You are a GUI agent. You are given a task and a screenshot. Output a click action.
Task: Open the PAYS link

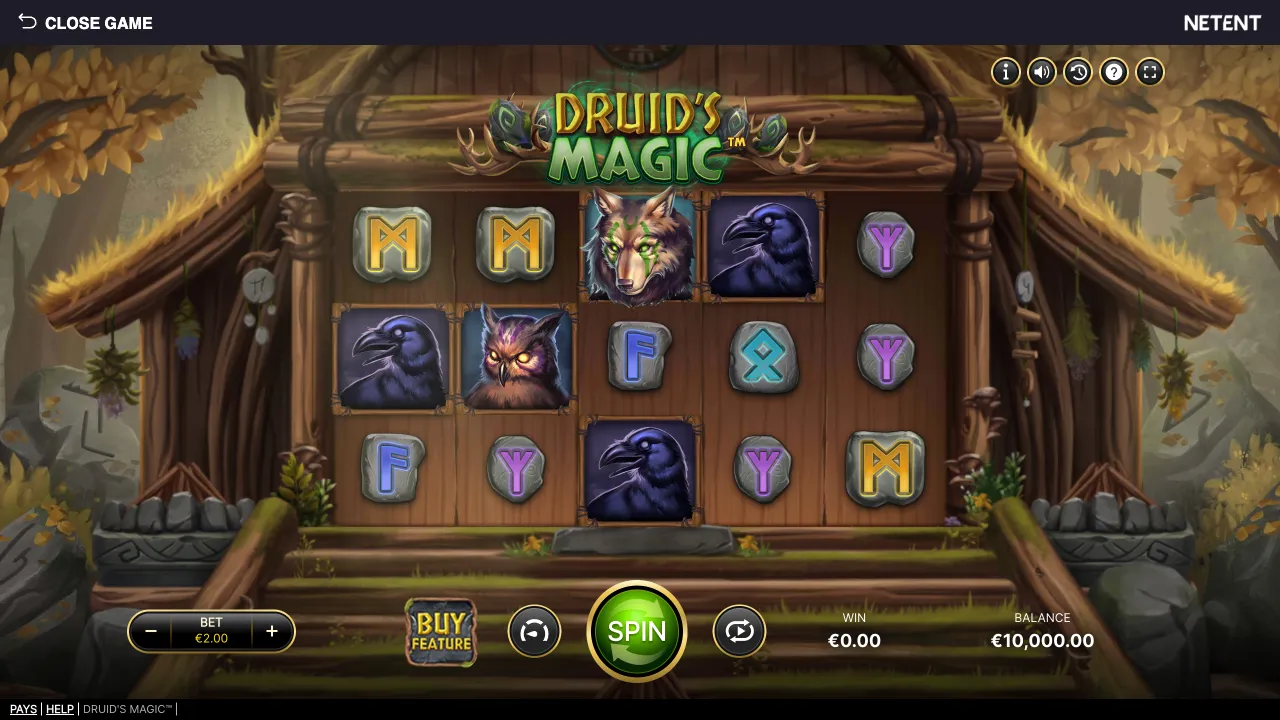point(23,709)
